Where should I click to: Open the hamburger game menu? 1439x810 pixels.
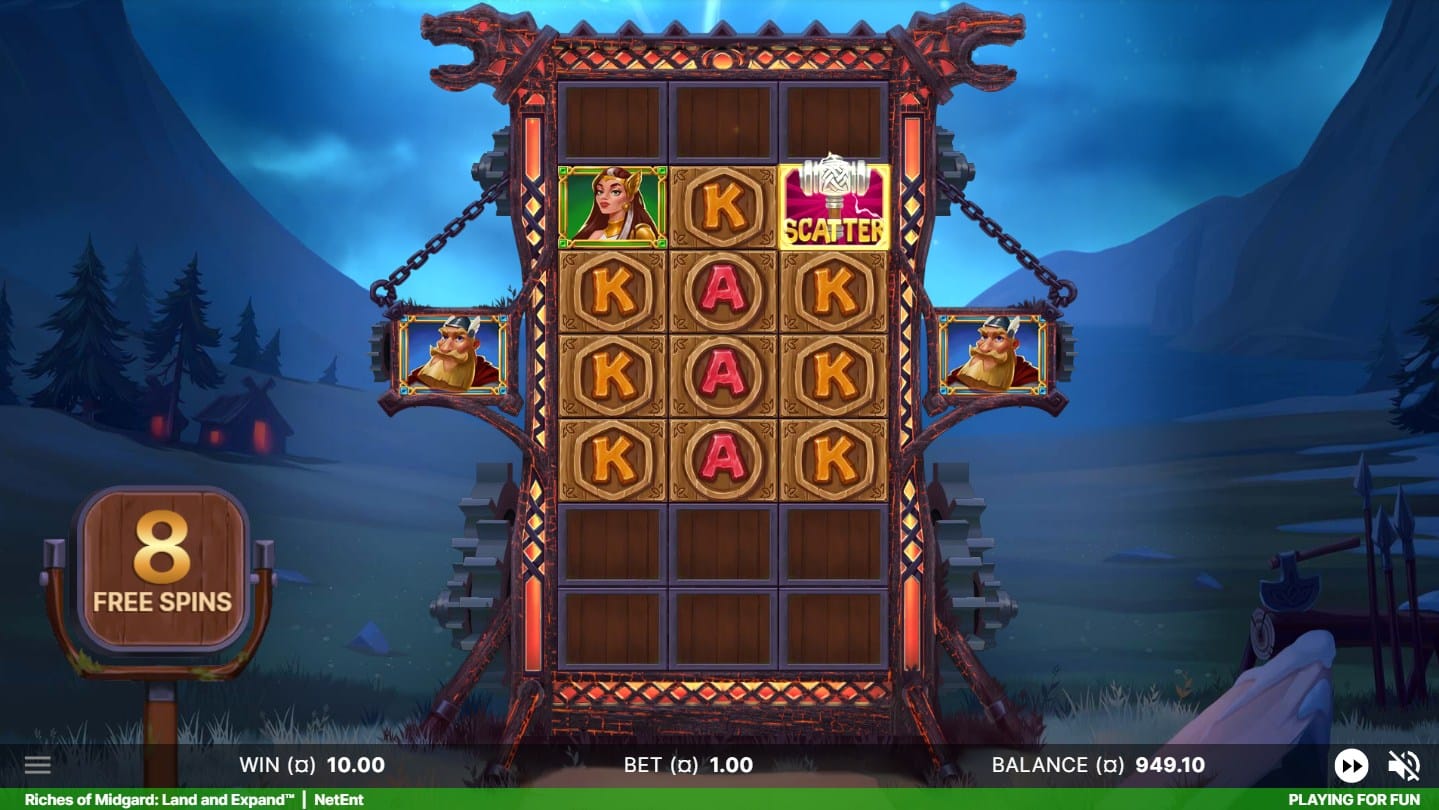38,766
